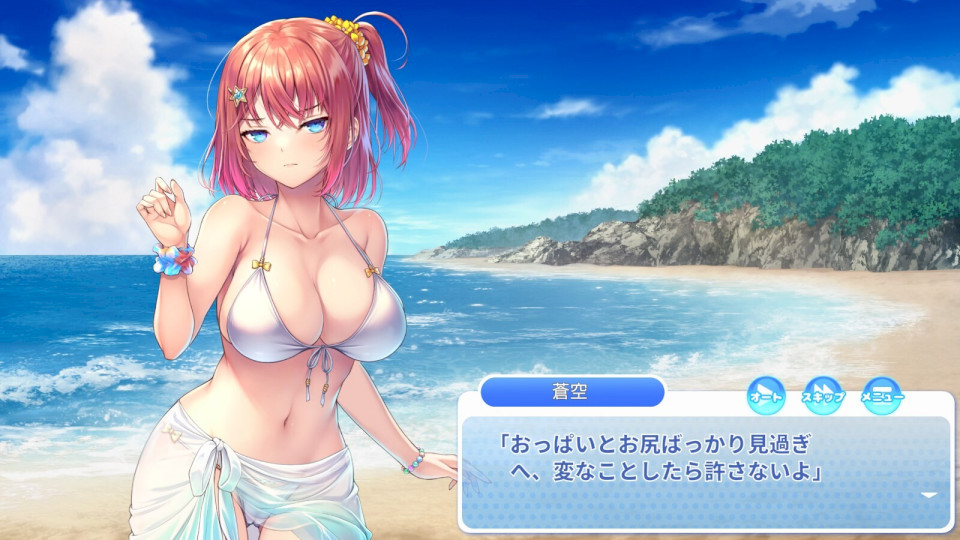Advance dialogue via the white arrow indicator

pos(929,495)
